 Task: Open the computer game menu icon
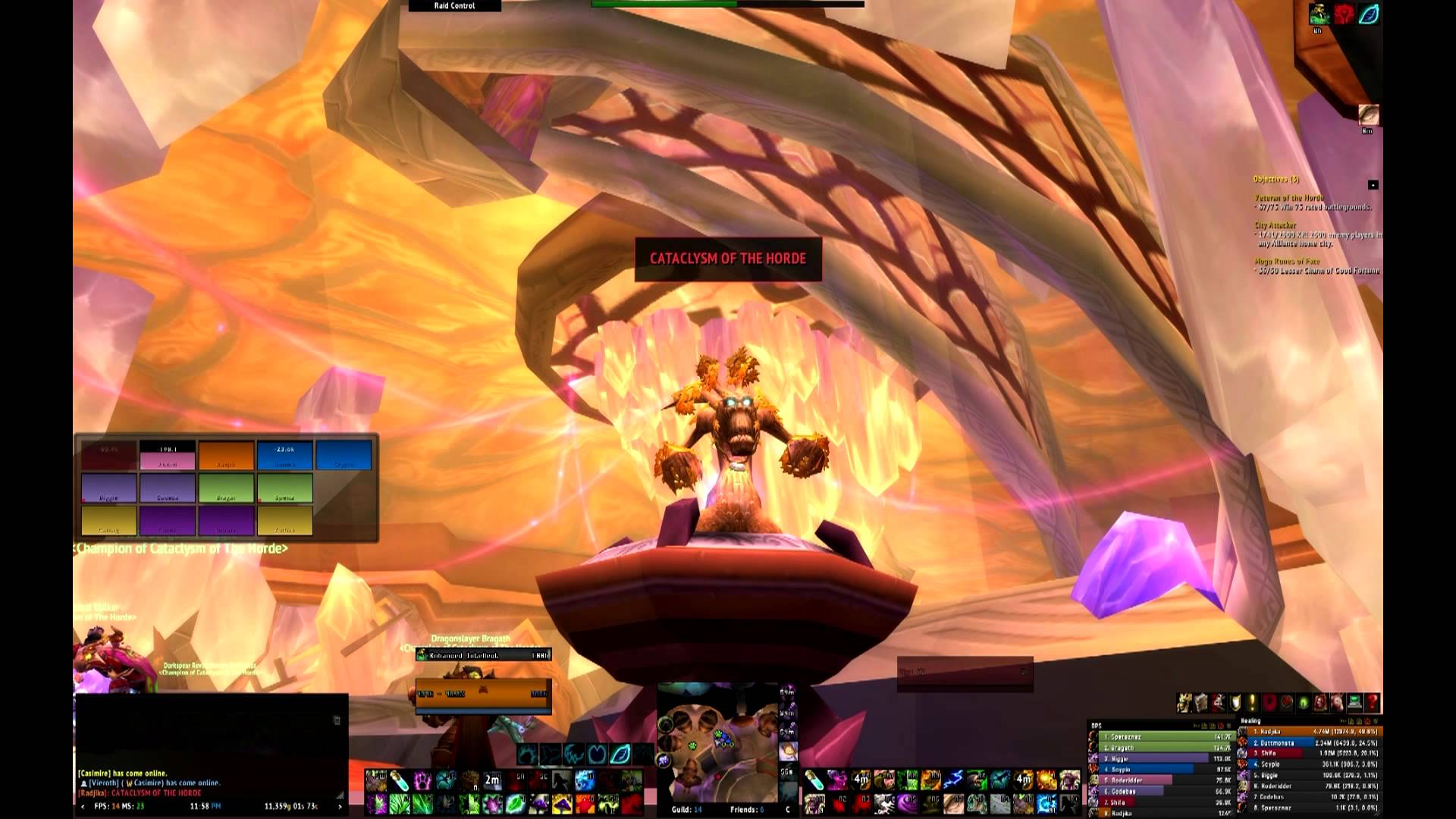coord(1354,703)
